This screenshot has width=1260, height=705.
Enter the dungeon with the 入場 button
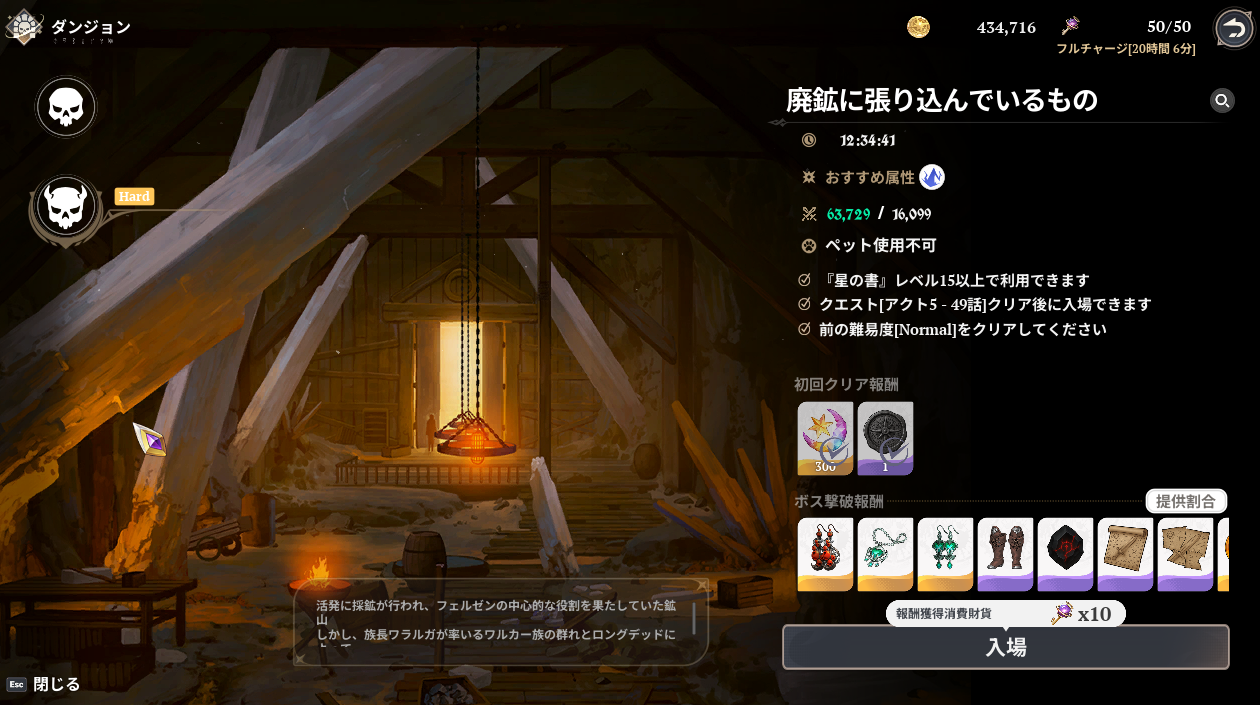(1005, 647)
